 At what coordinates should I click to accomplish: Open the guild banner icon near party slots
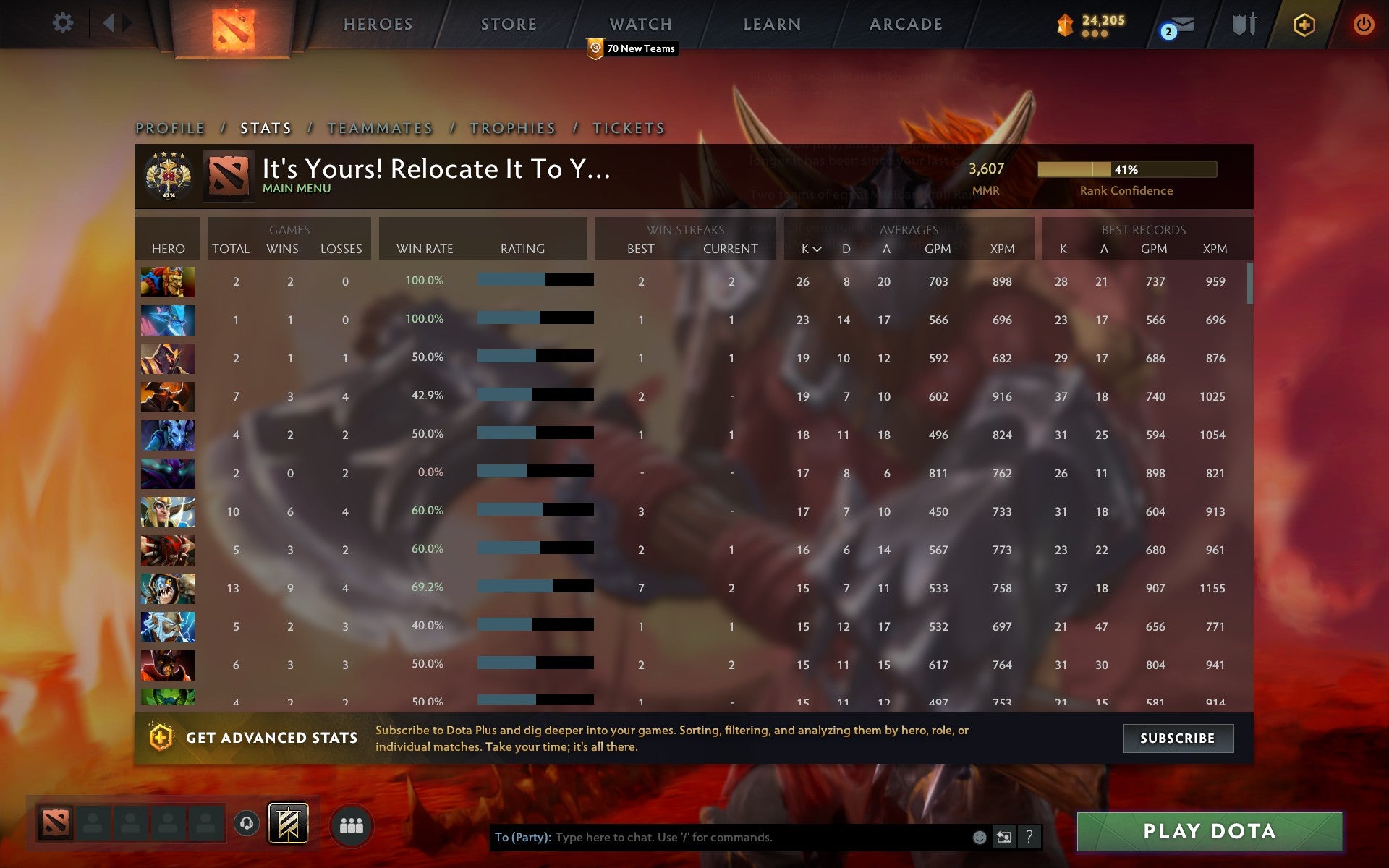point(288,822)
